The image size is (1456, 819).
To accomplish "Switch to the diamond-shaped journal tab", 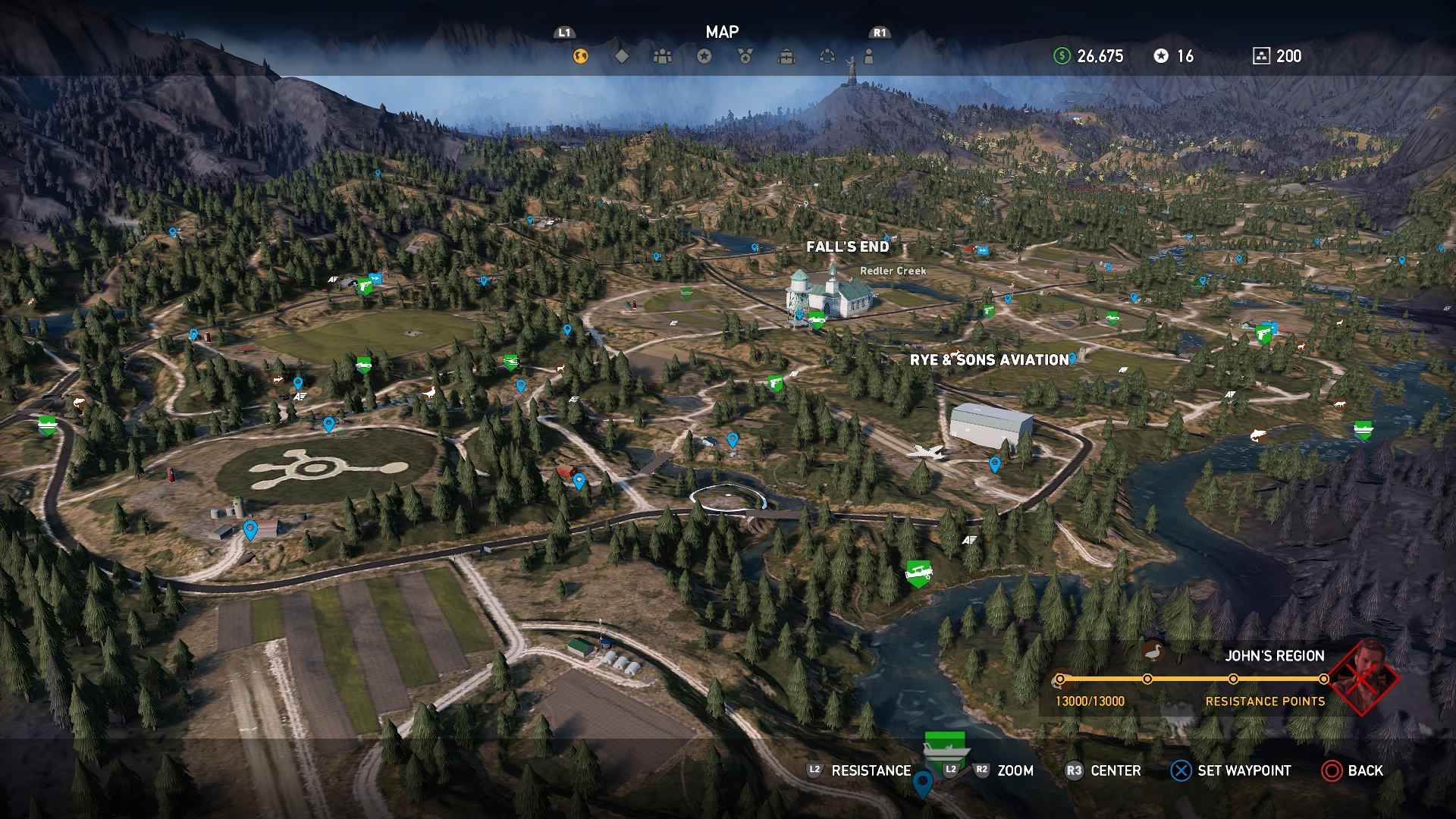I will 622,56.
